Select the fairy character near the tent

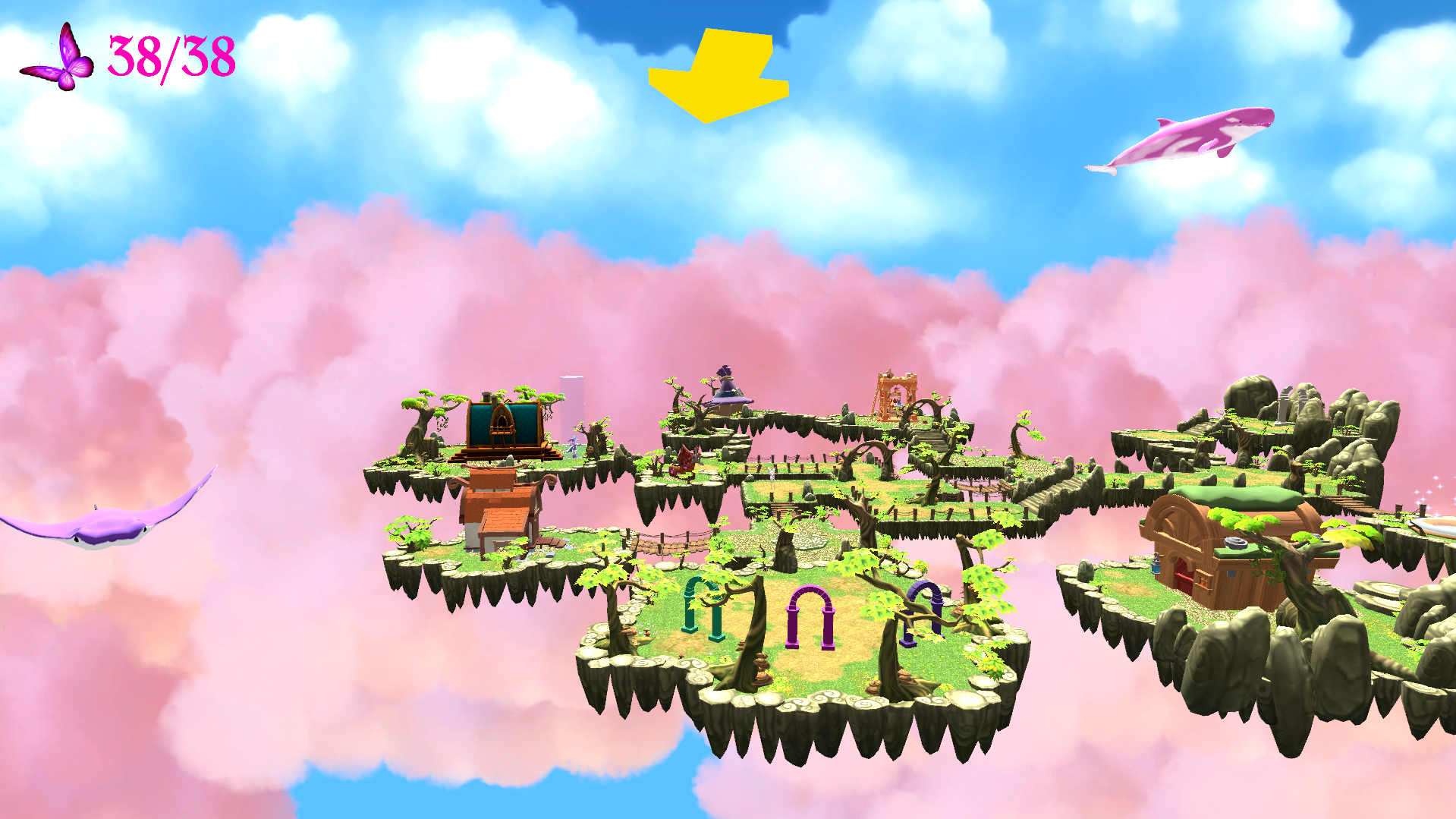point(573,445)
